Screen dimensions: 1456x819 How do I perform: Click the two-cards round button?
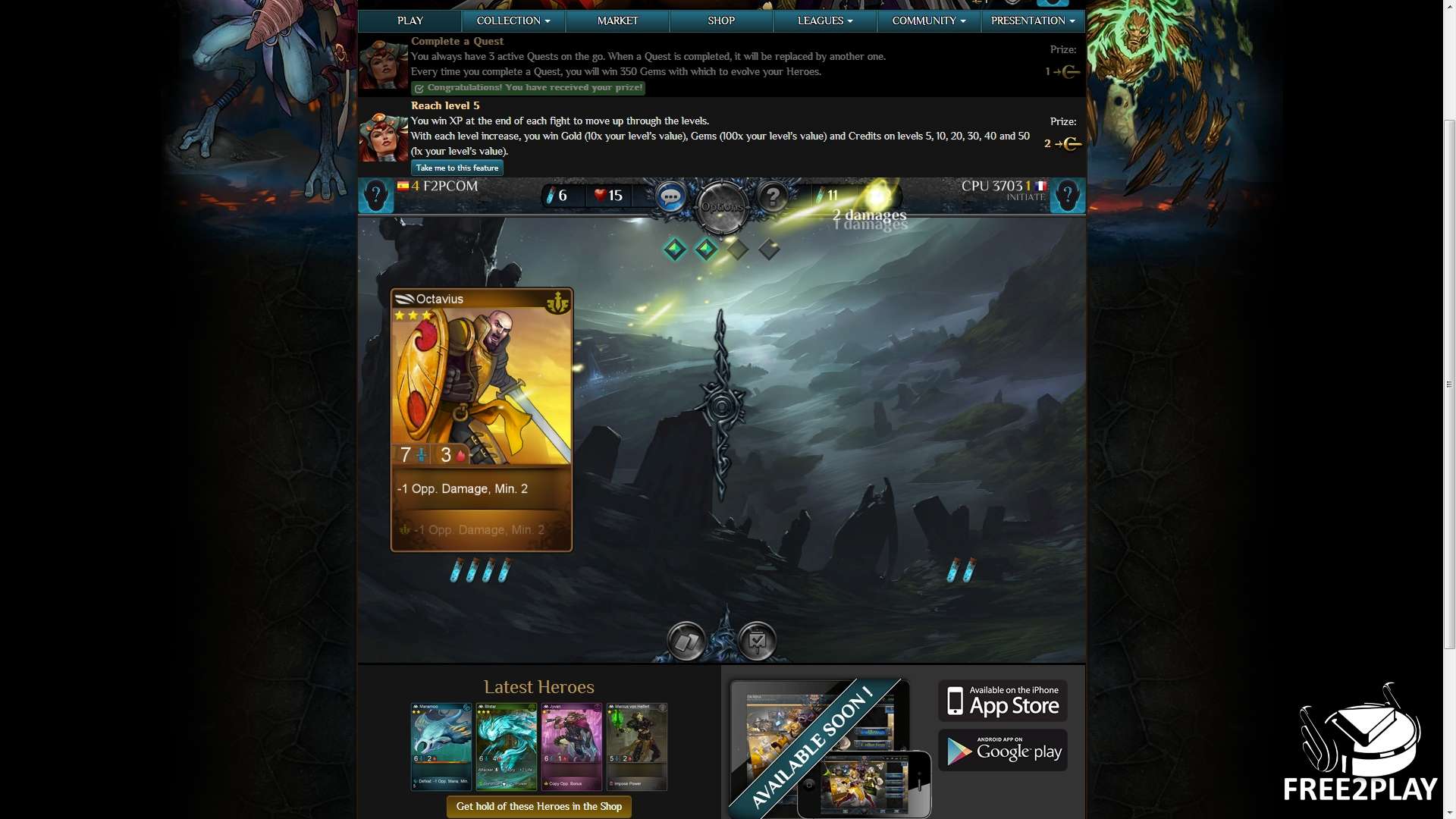(686, 642)
